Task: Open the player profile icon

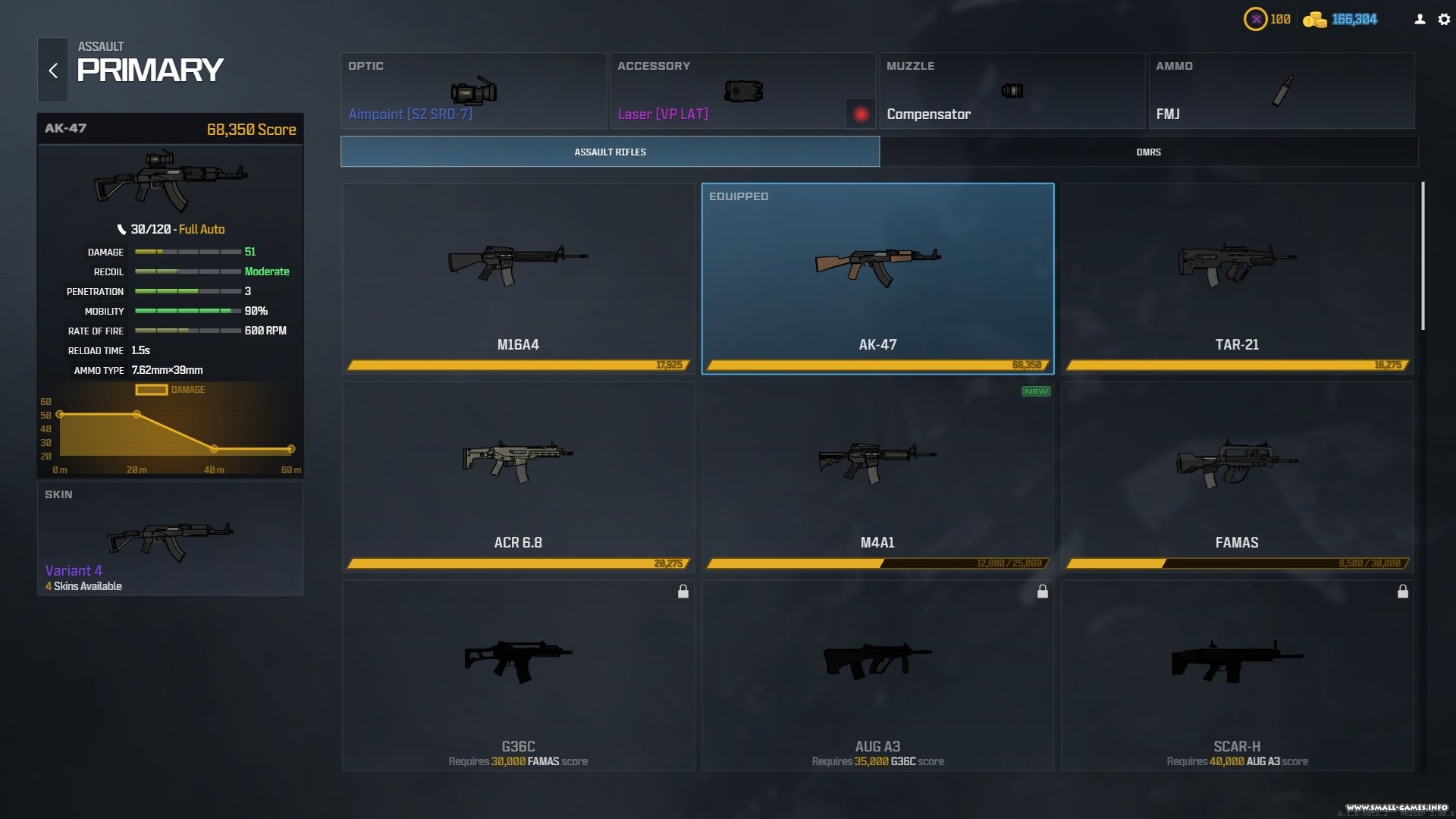Action: point(1420,20)
